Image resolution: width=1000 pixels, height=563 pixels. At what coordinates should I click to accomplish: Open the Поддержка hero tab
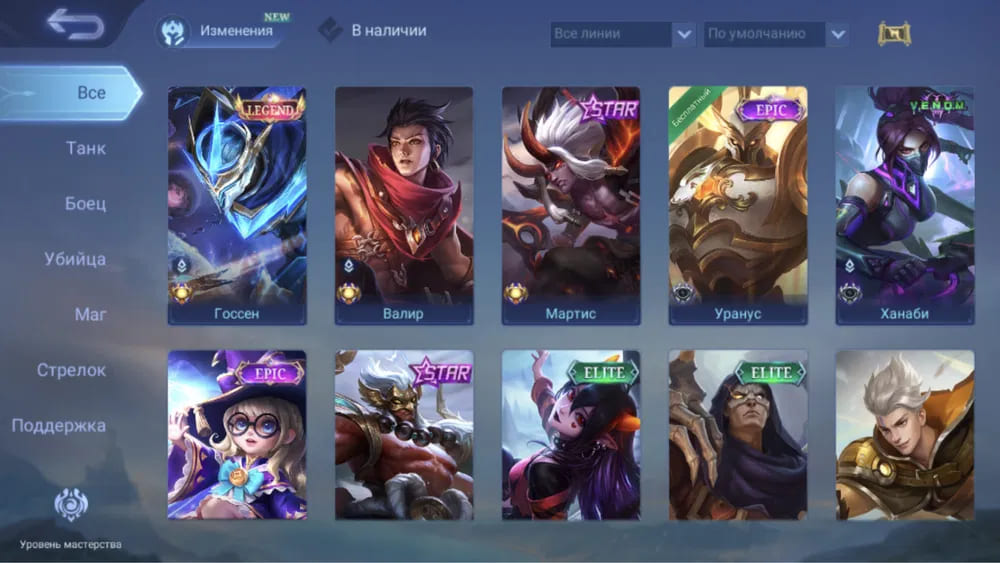click(59, 425)
